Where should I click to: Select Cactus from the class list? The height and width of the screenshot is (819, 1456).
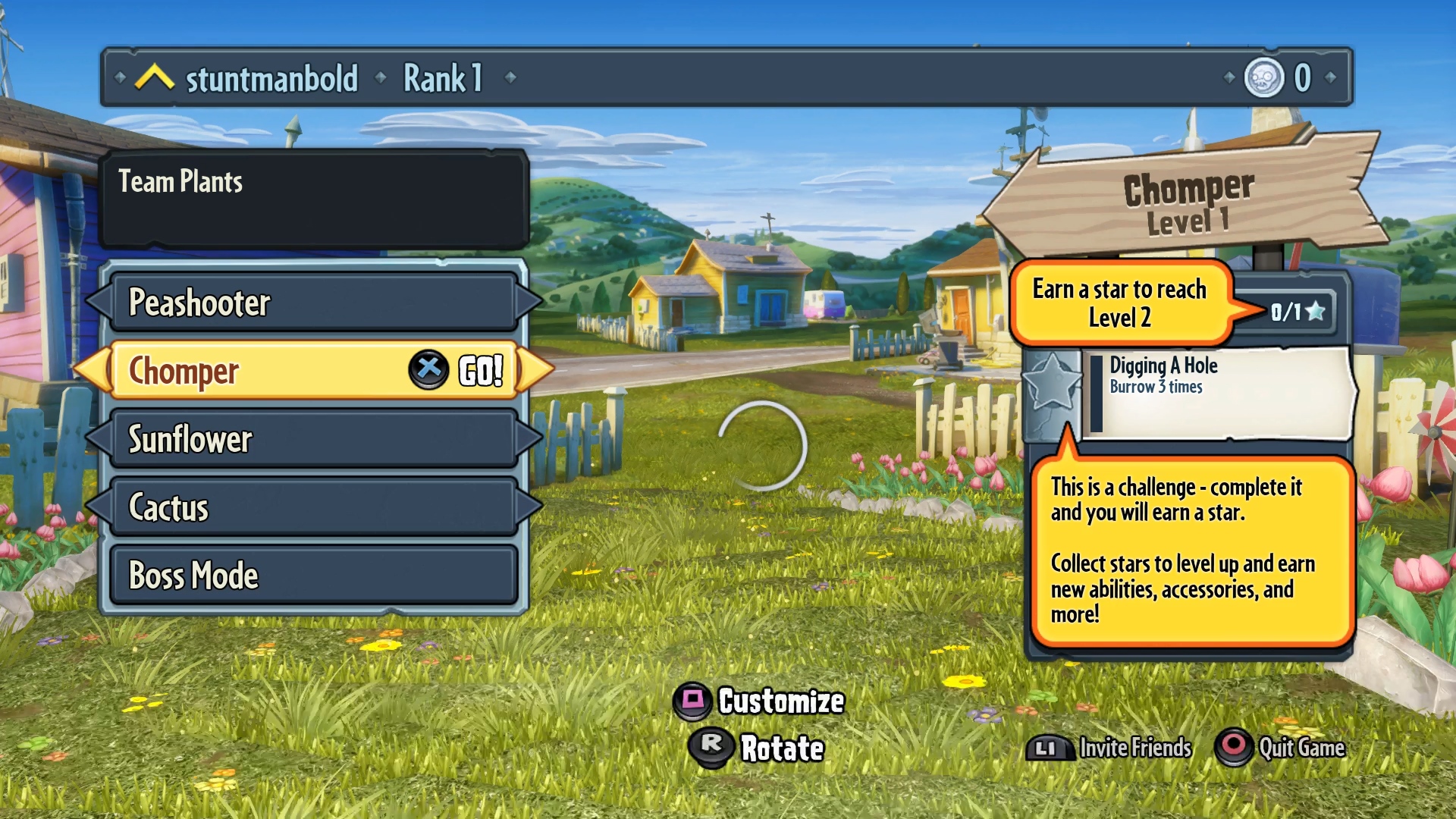tap(313, 507)
